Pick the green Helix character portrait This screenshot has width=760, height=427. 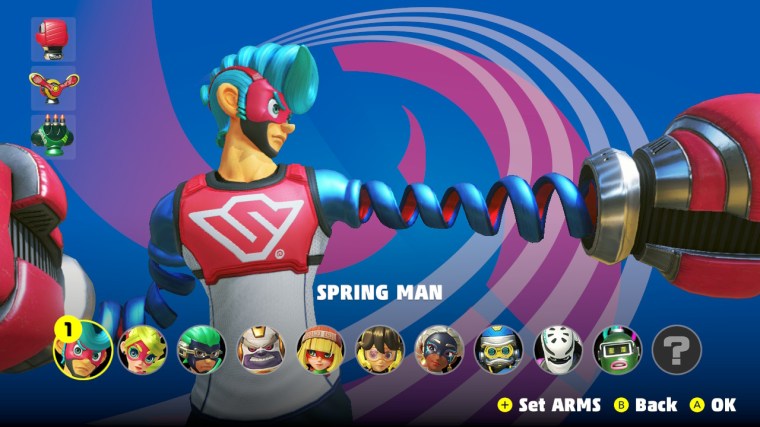pos(617,350)
